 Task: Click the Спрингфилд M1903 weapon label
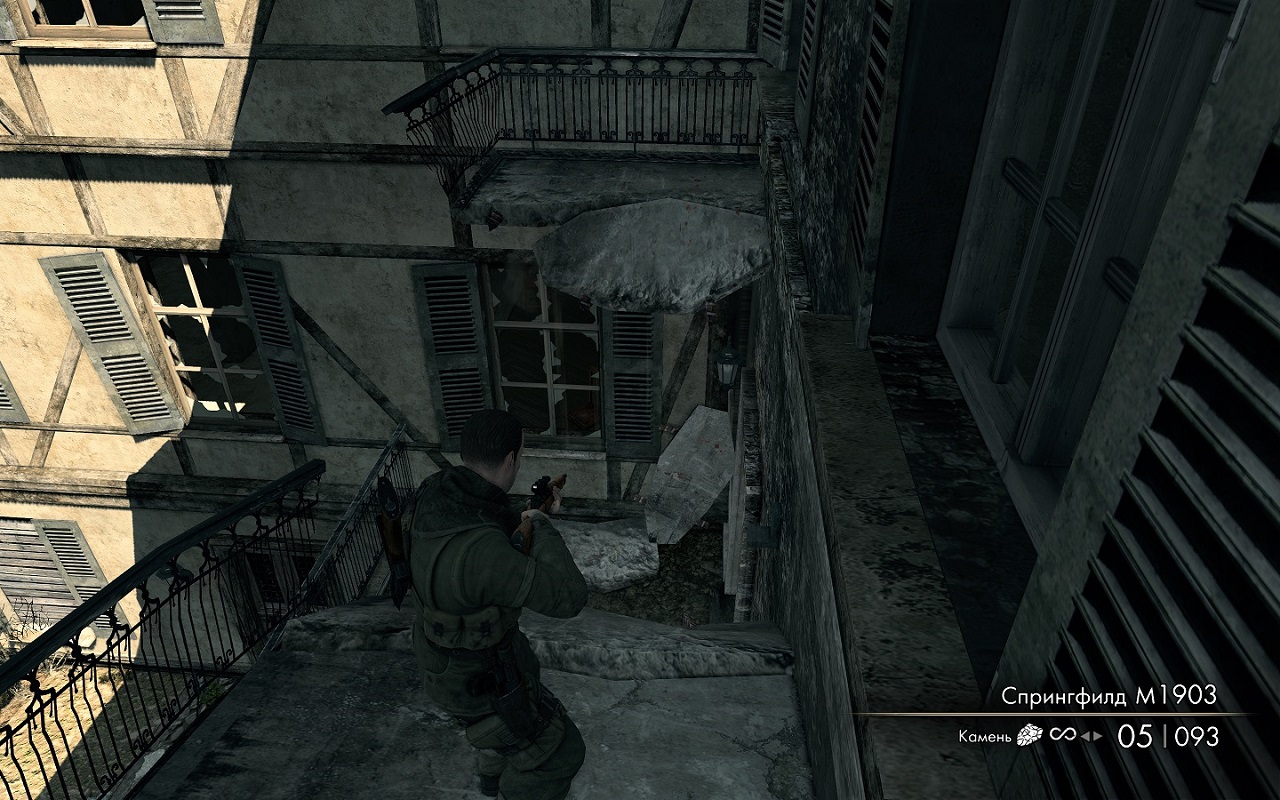(x=1109, y=696)
